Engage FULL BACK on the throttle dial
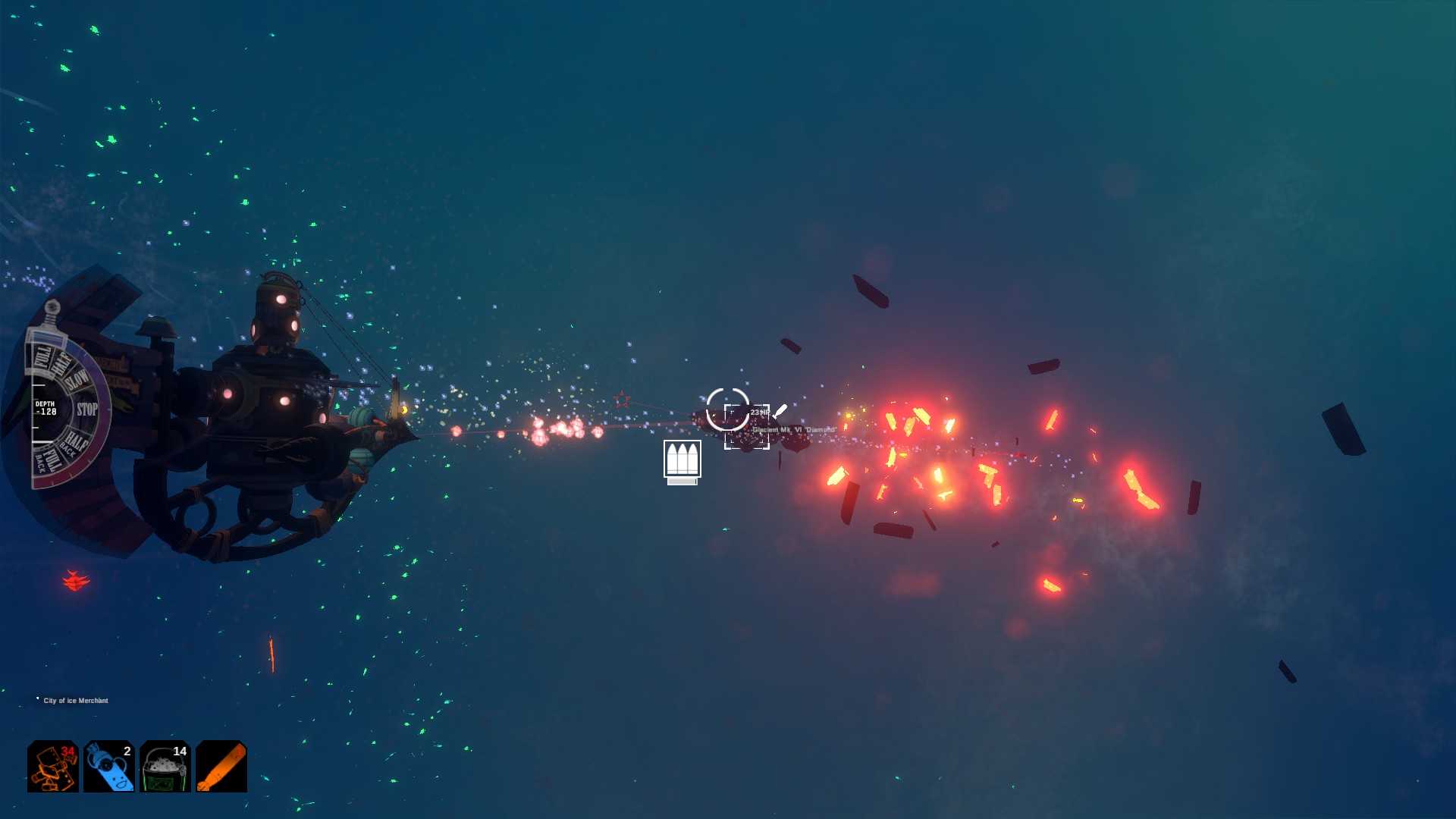This screenshot has width=1456, height=819. pyautogui.click(x=47, y=460)
